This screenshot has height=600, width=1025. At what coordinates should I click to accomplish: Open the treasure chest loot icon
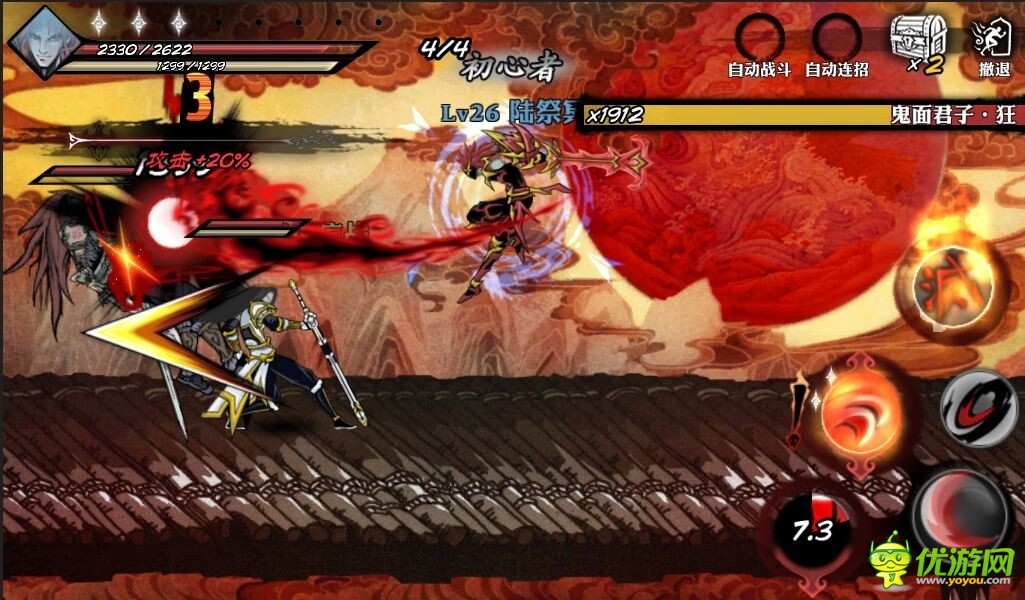[x=918, y=40]
